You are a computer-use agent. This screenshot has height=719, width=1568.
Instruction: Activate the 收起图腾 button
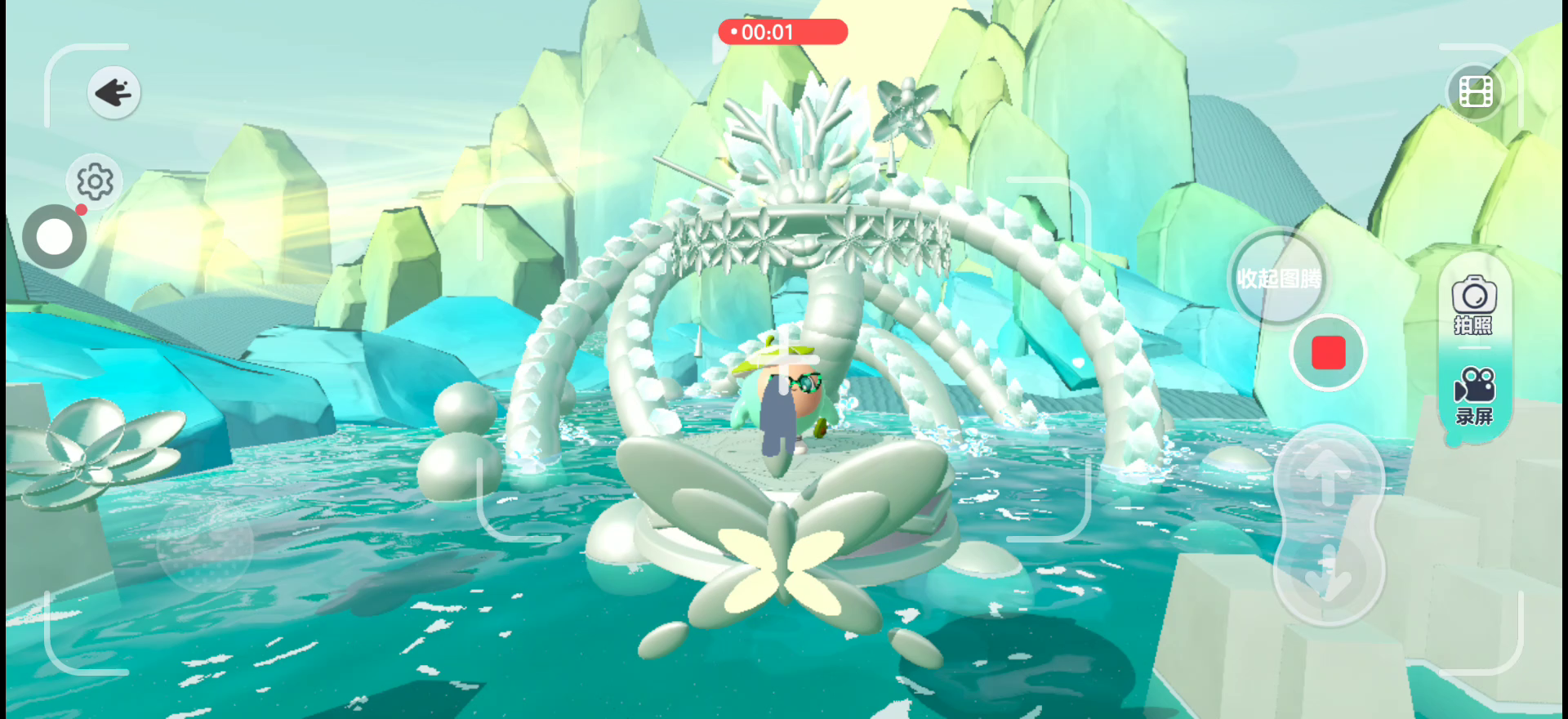coord(1278,278)
